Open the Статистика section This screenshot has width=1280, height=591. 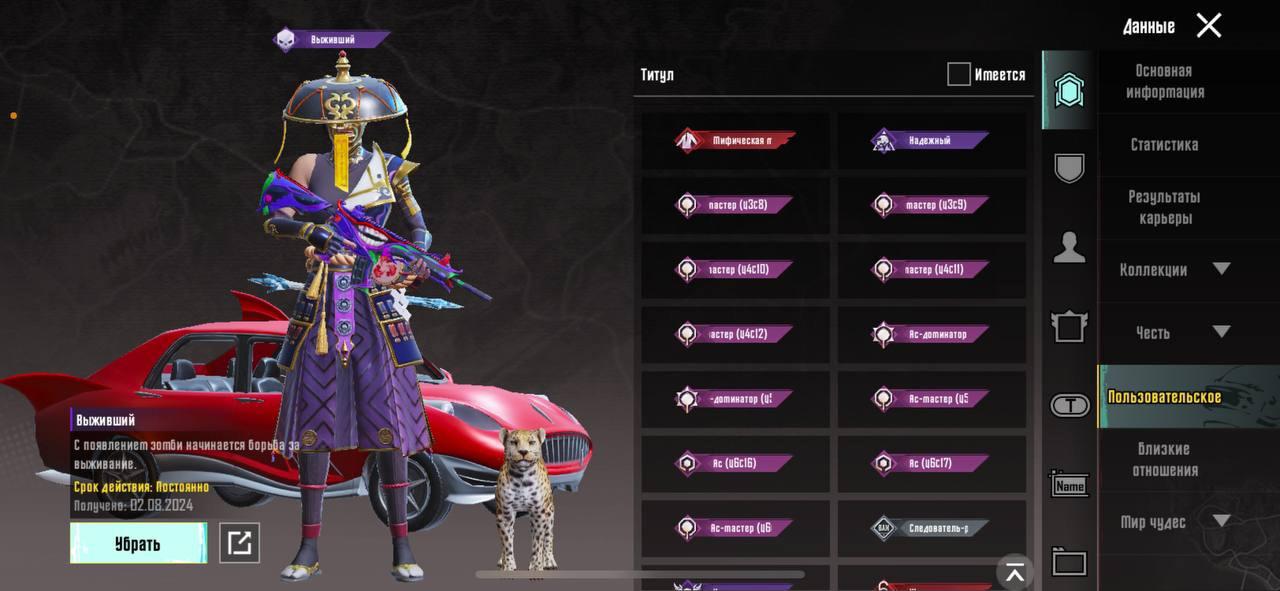[1164, 144]
